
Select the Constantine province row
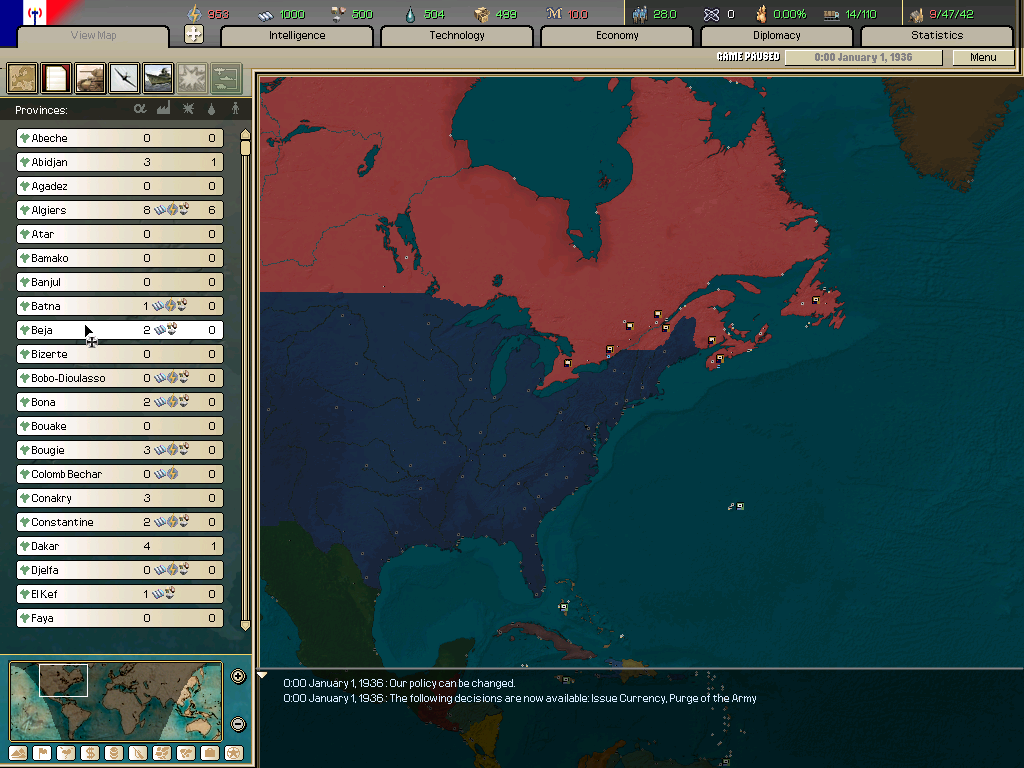click(120, 522)
